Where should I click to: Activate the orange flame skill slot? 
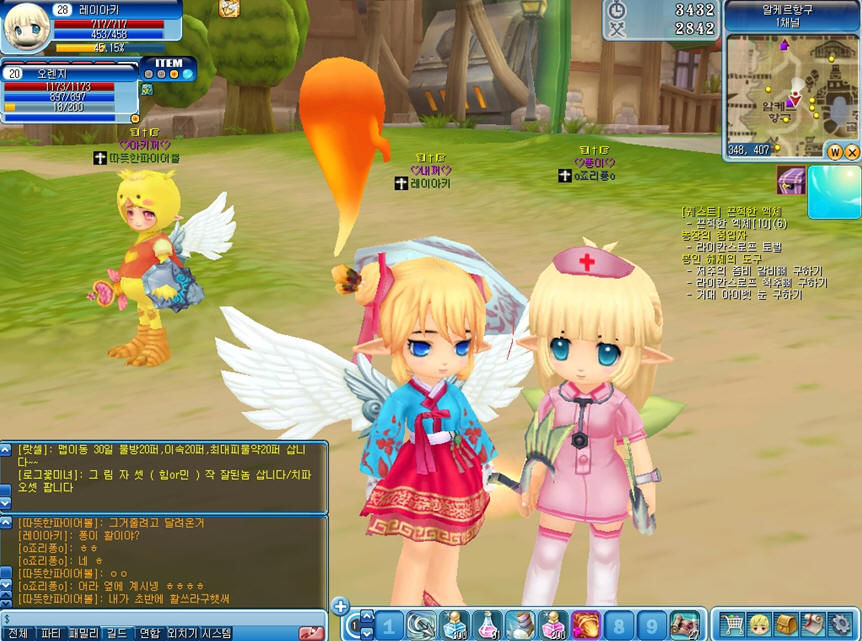(x=585, y=625)
